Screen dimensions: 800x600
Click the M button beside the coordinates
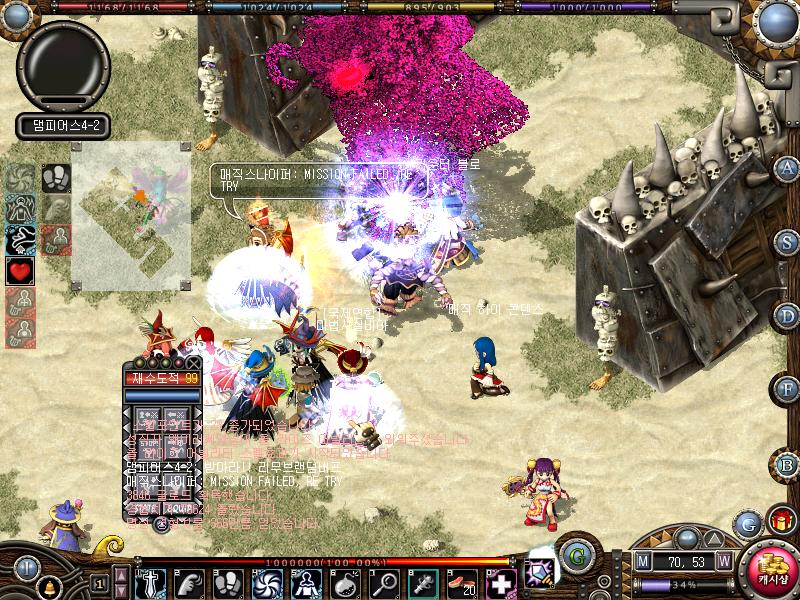(x=642, y=562)
